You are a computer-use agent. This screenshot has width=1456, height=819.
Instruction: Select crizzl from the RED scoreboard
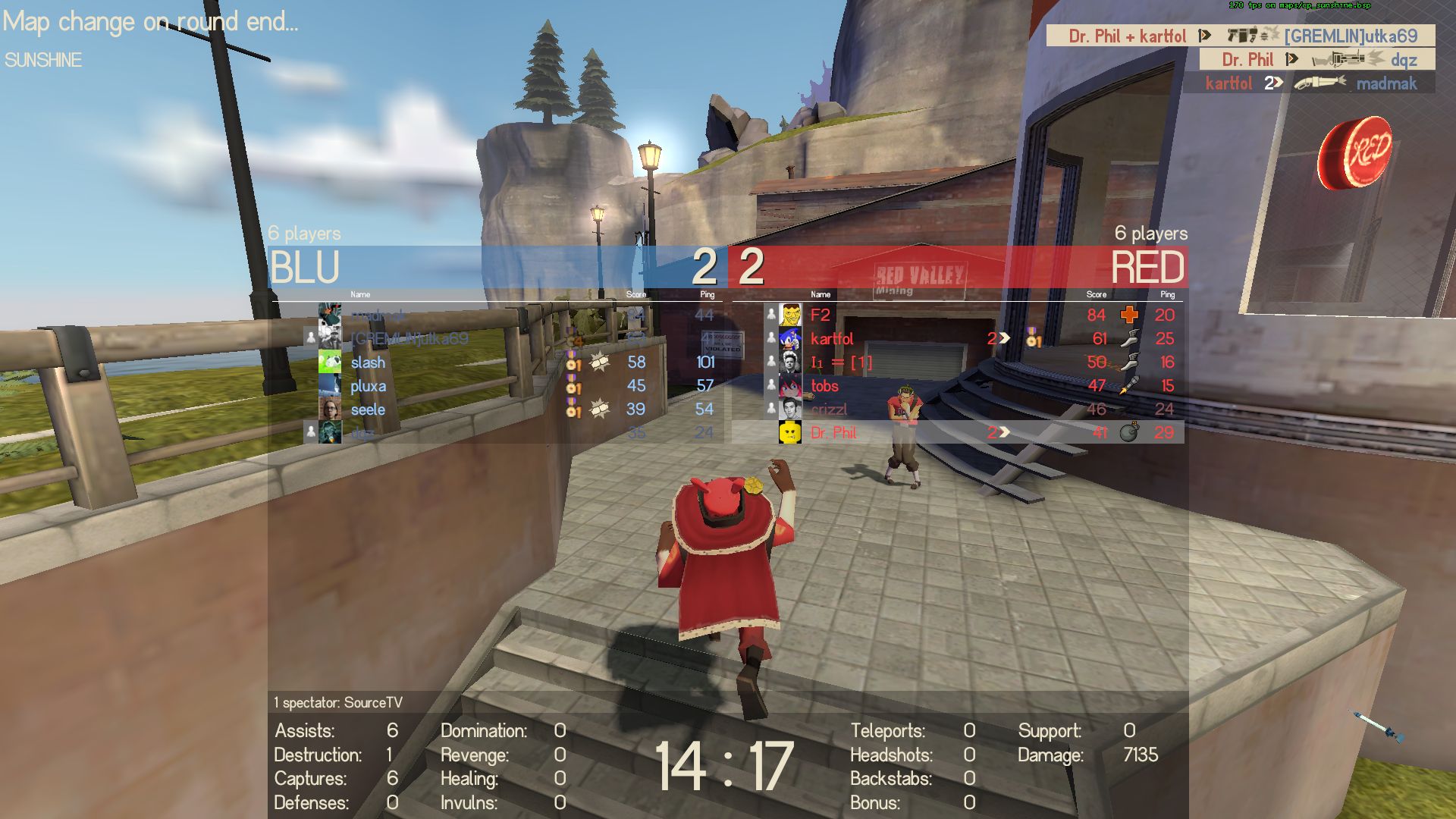829,409
